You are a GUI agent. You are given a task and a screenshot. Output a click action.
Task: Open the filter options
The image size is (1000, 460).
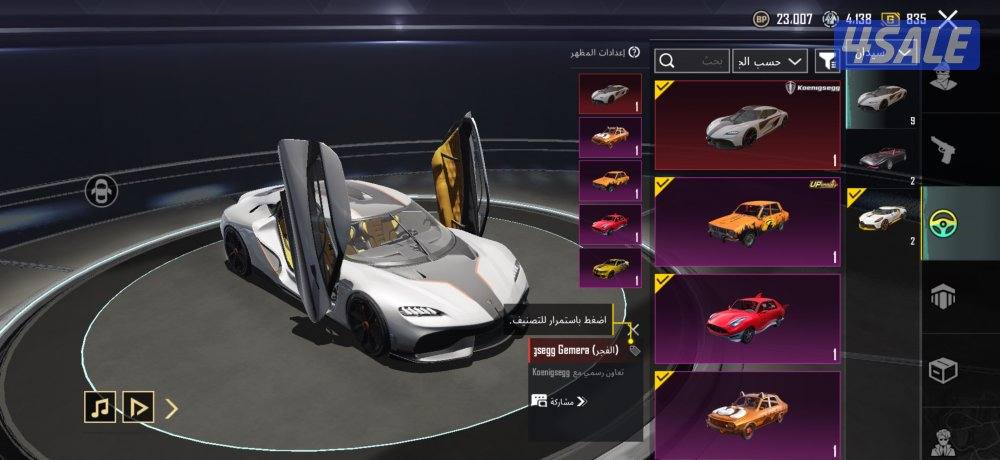pyautogui.click(x=827, y=61)
